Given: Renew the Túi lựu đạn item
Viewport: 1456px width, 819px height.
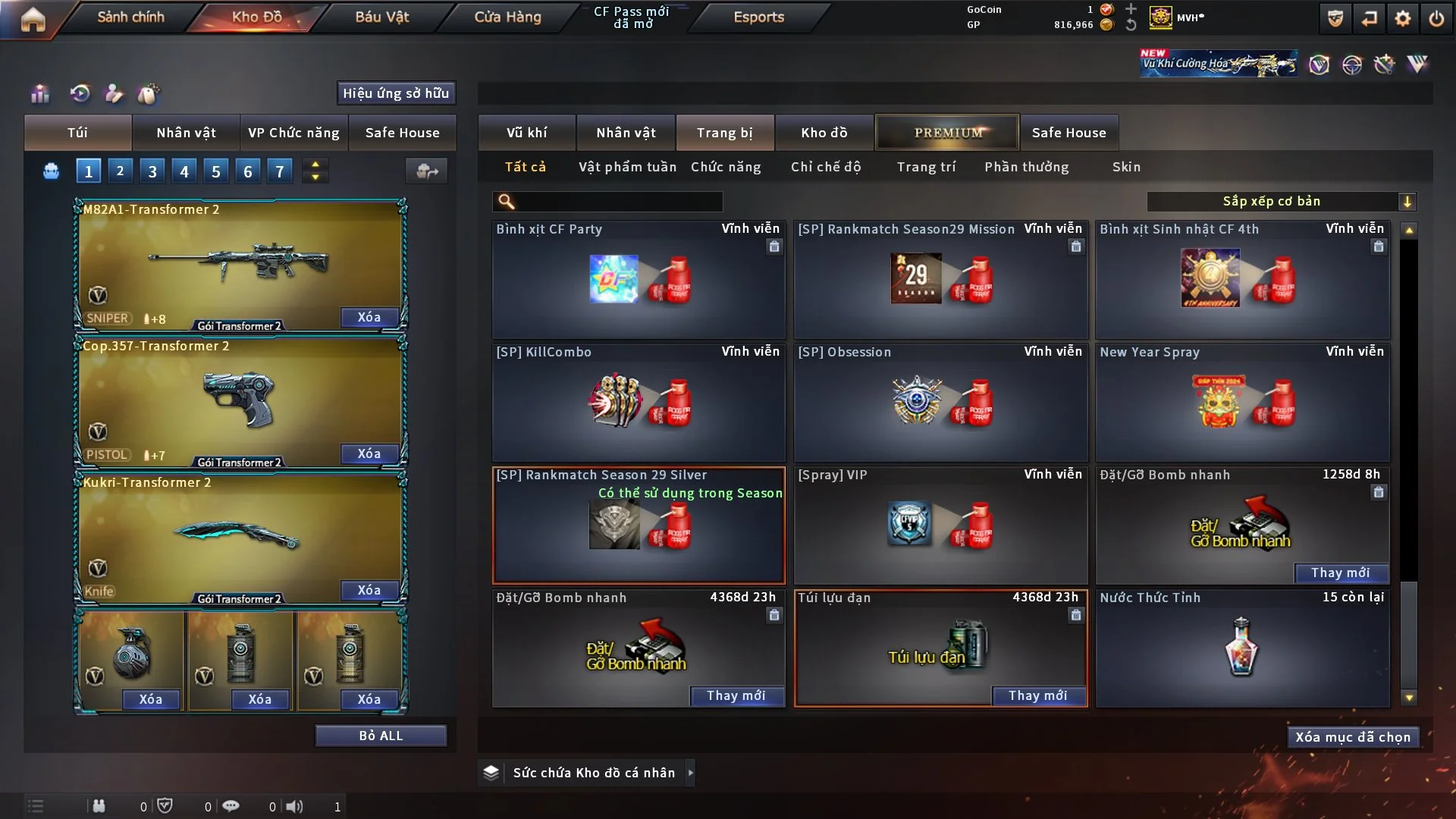Looking at the screenshot, I should 1037,695.
